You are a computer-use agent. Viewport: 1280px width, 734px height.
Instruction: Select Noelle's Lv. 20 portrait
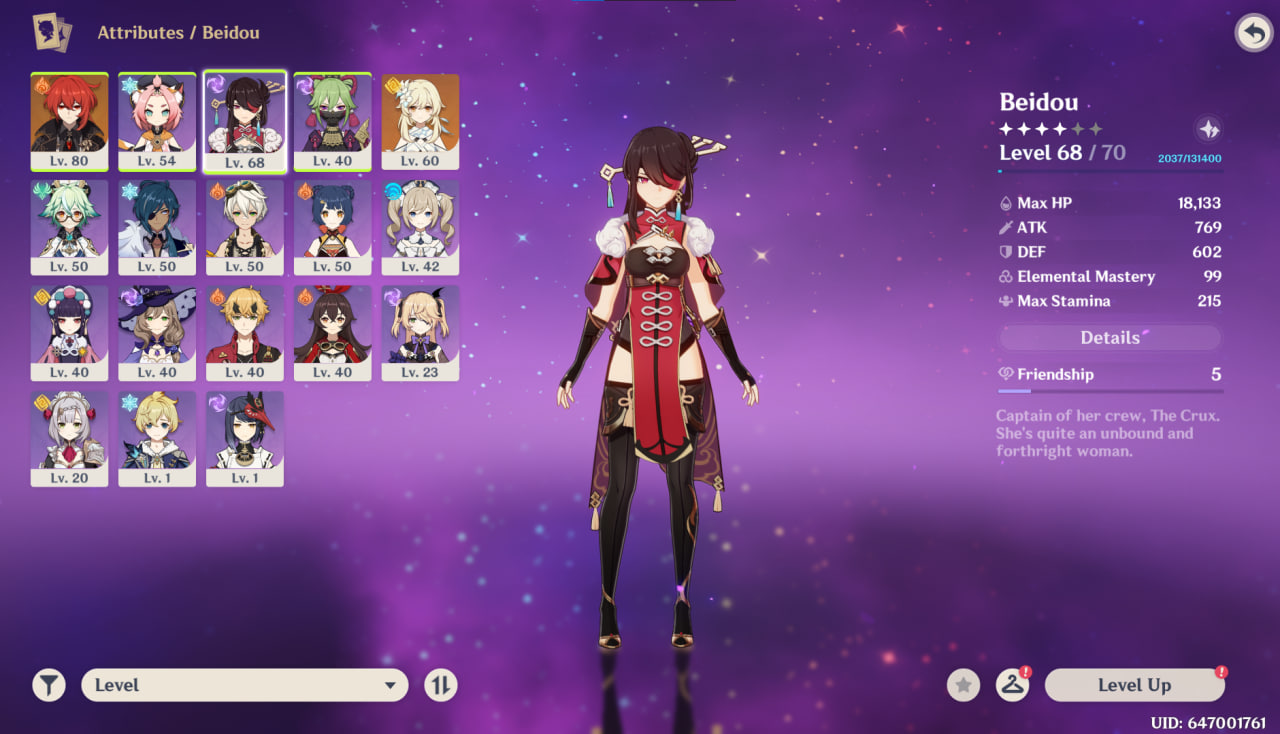(x=69, y=439)
